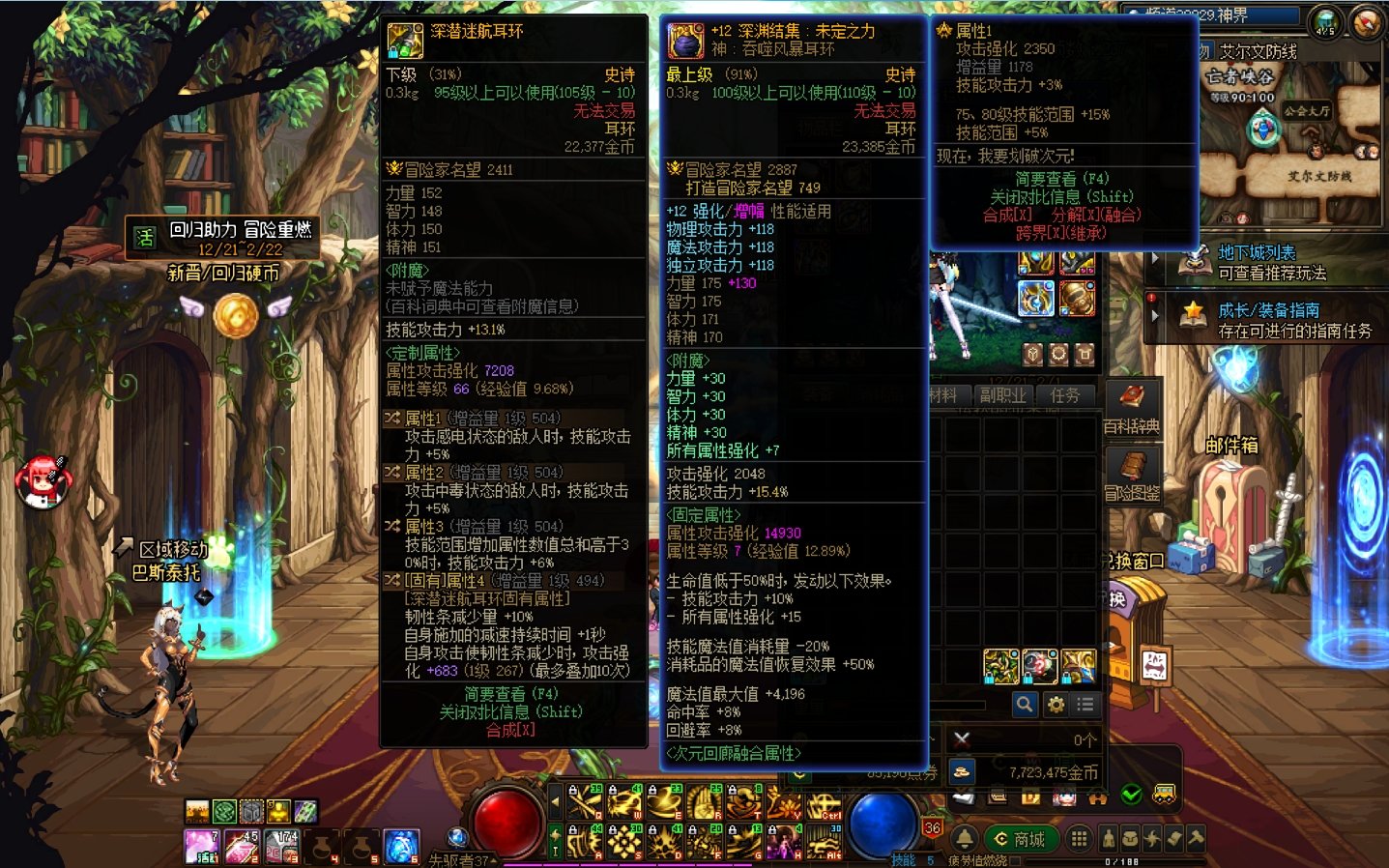This screenshot has height=868, width=1389.
Task: Open the 任务 inventory tab
Action: 1065,394
